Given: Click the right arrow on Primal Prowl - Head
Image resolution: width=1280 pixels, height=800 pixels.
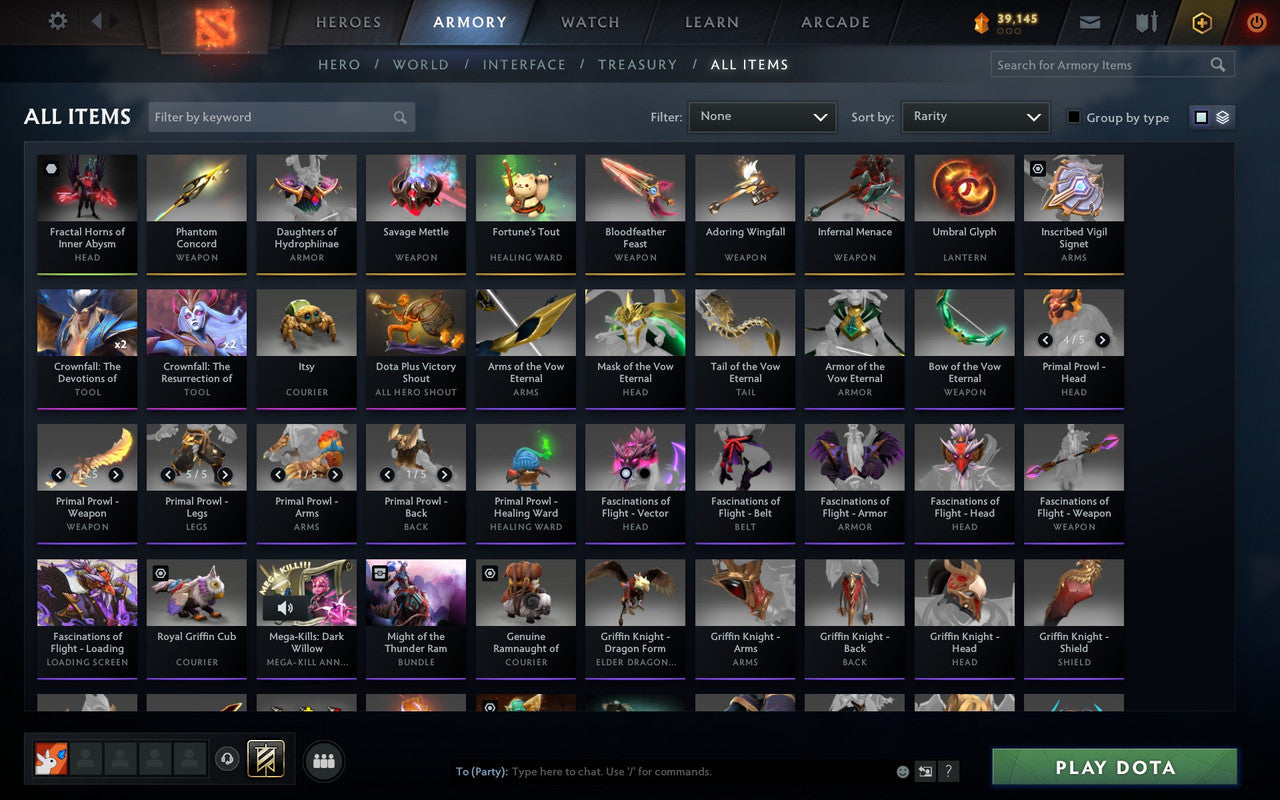Looking at the screenshot, I should (x=1102, y=339).
